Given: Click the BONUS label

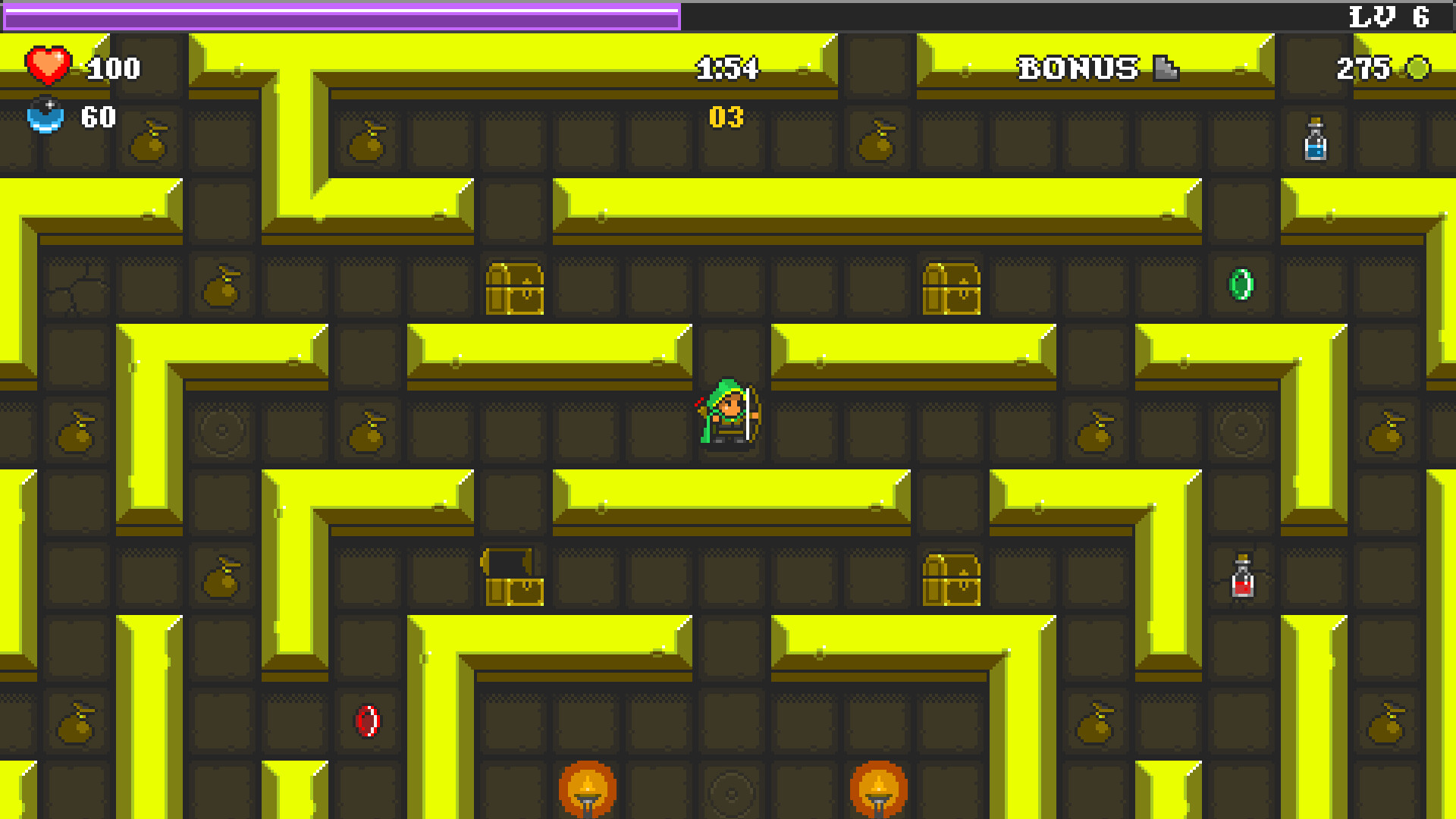Looking at the screenshot, I should [x=1077, y=68].
